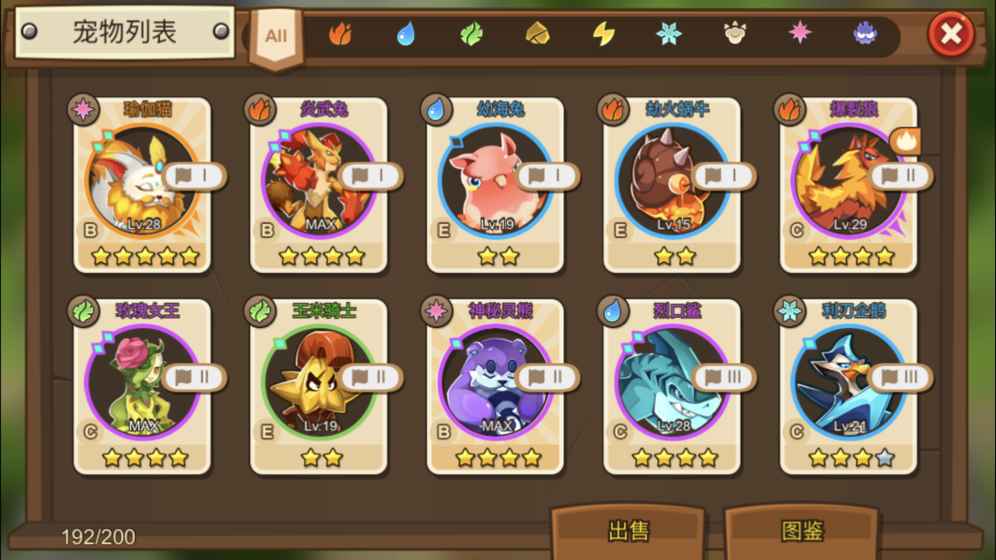Filter pets by water drop element
The height and width of the screenshot is (560, 996).
point(405,35)
